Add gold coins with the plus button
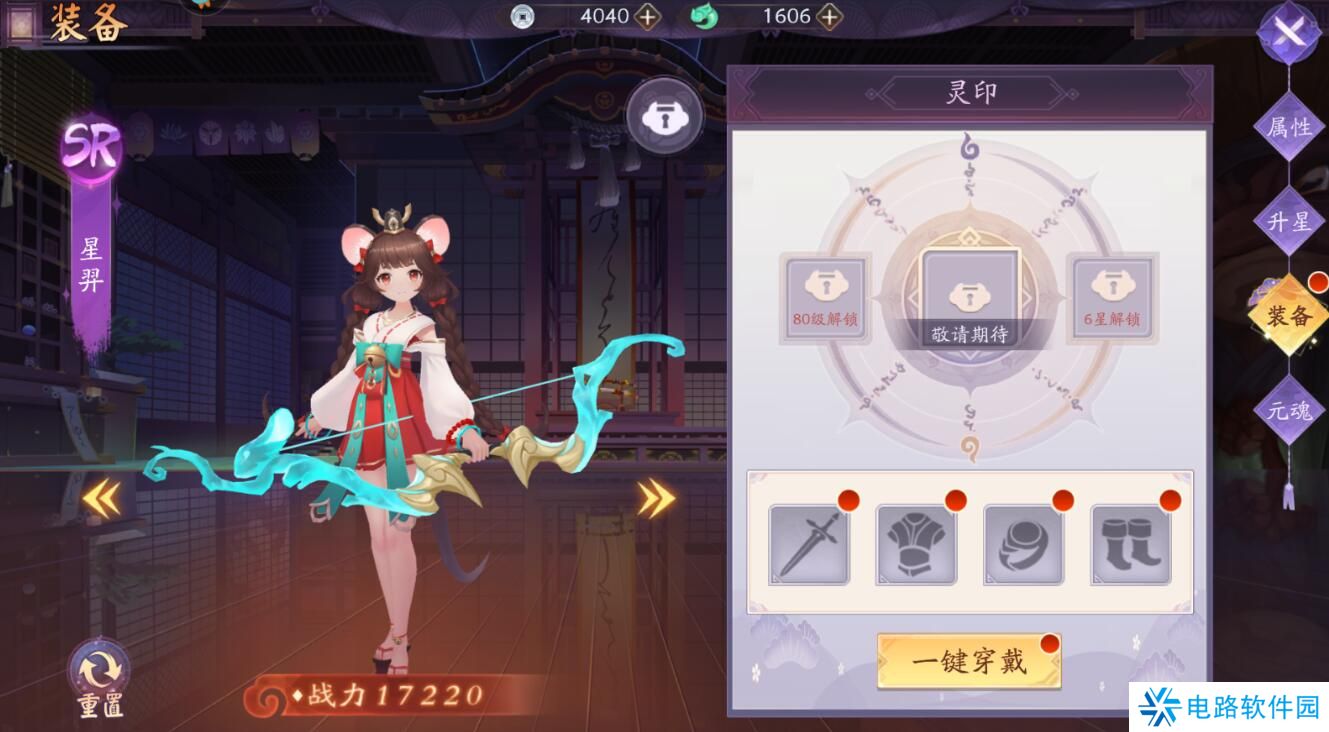 (x=648, y=16)
